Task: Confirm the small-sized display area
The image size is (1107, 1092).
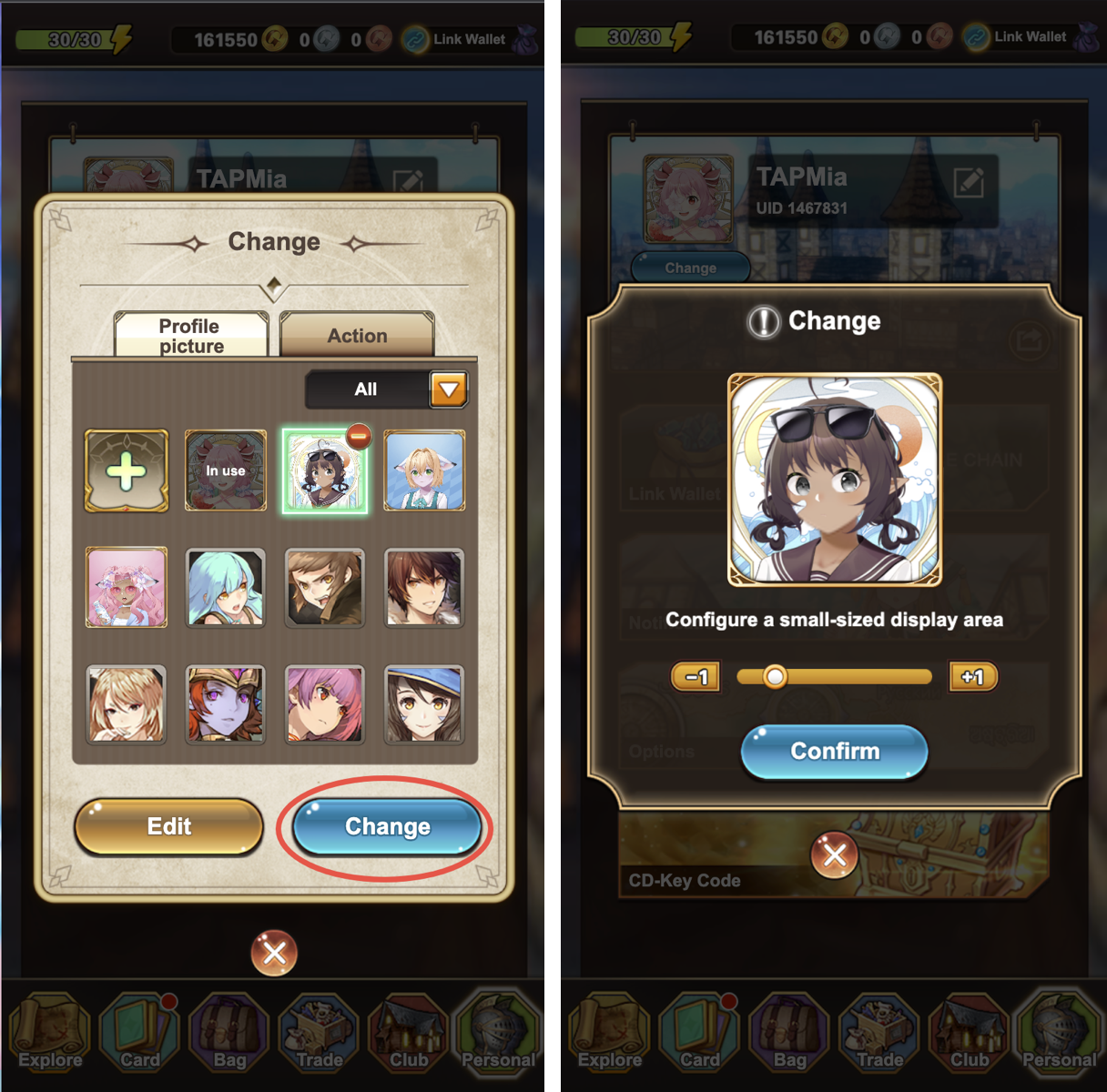Action: pyautogui.click(x=834, y=752)
